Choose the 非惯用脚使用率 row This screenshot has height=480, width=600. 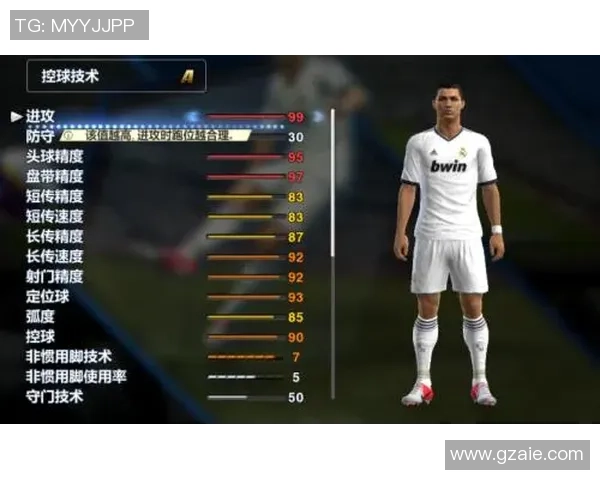(x=76, y=377)
